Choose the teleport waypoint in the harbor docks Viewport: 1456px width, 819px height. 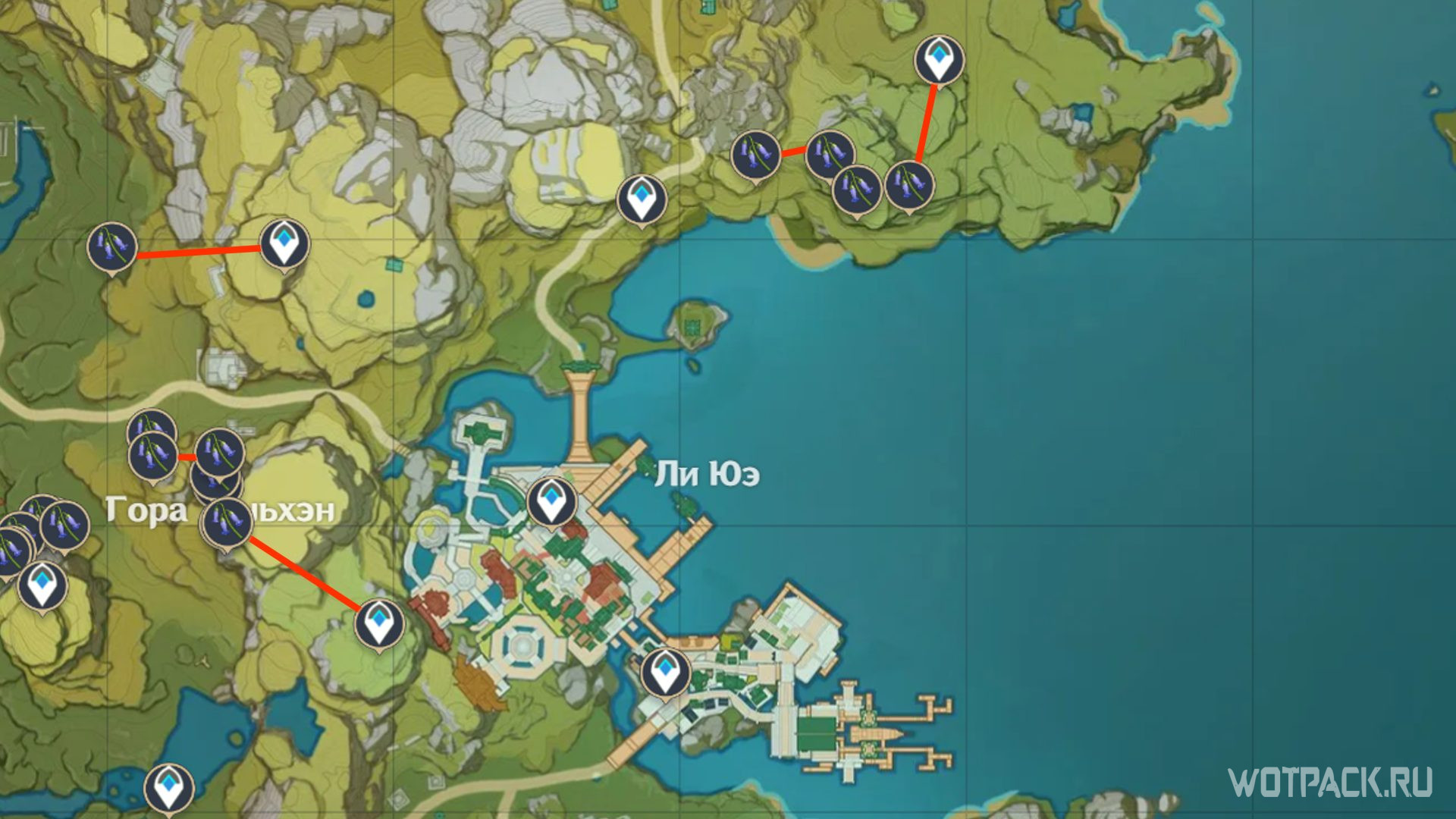point(666,673)
